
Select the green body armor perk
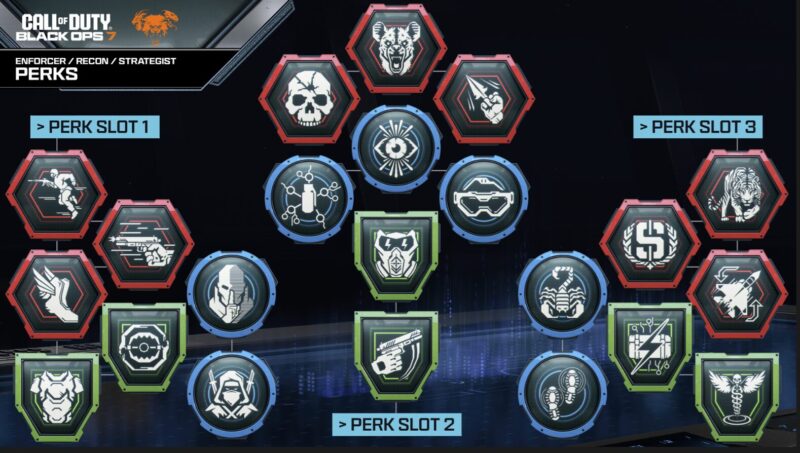click(56, 394)
